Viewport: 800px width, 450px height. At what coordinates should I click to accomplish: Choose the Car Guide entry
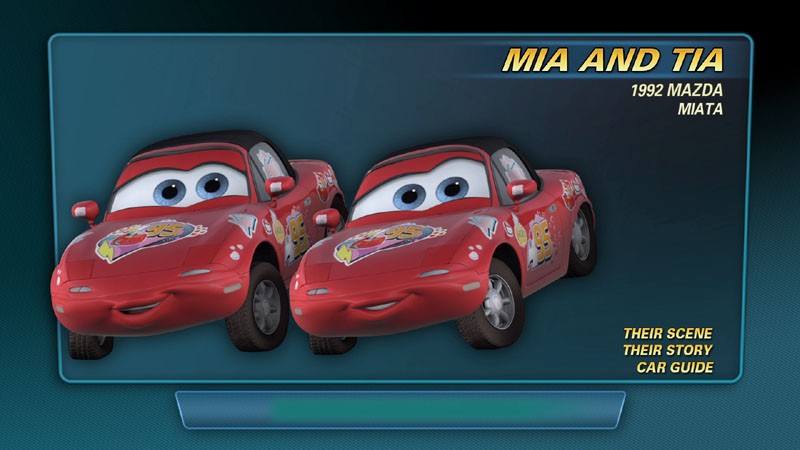coord(674,367)
